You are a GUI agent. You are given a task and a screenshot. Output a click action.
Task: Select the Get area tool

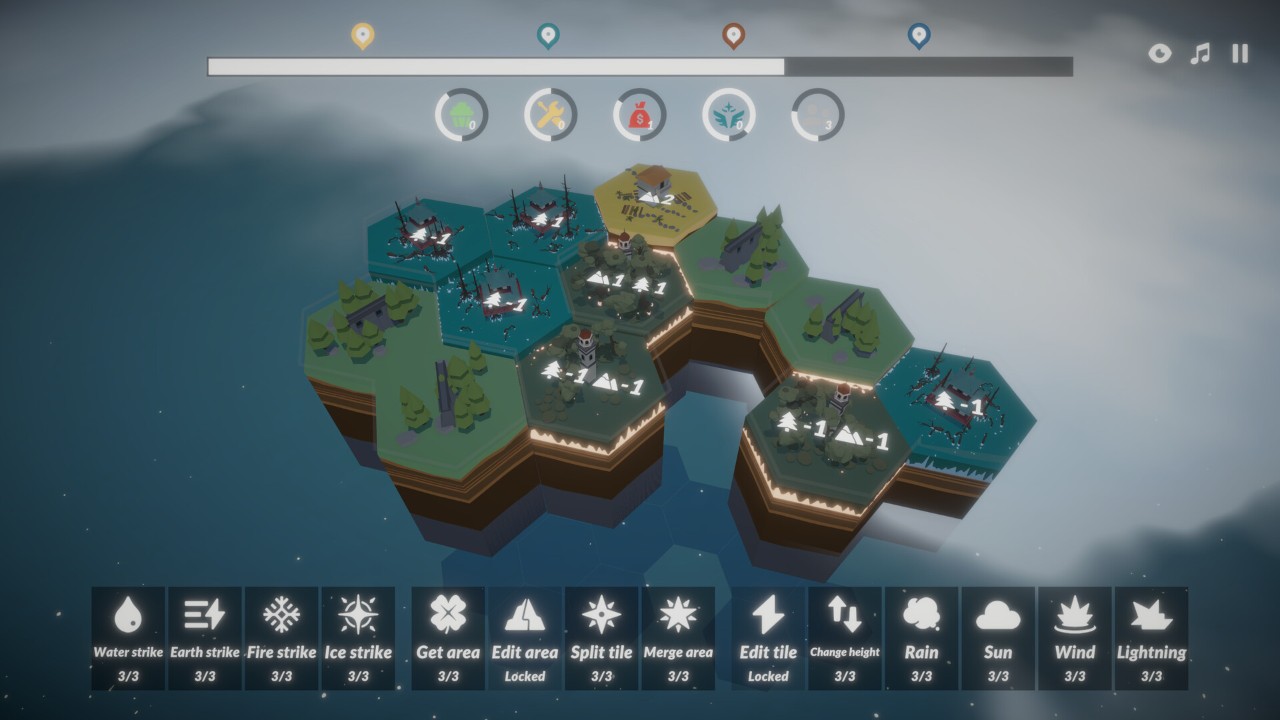[x=448, y=637]
